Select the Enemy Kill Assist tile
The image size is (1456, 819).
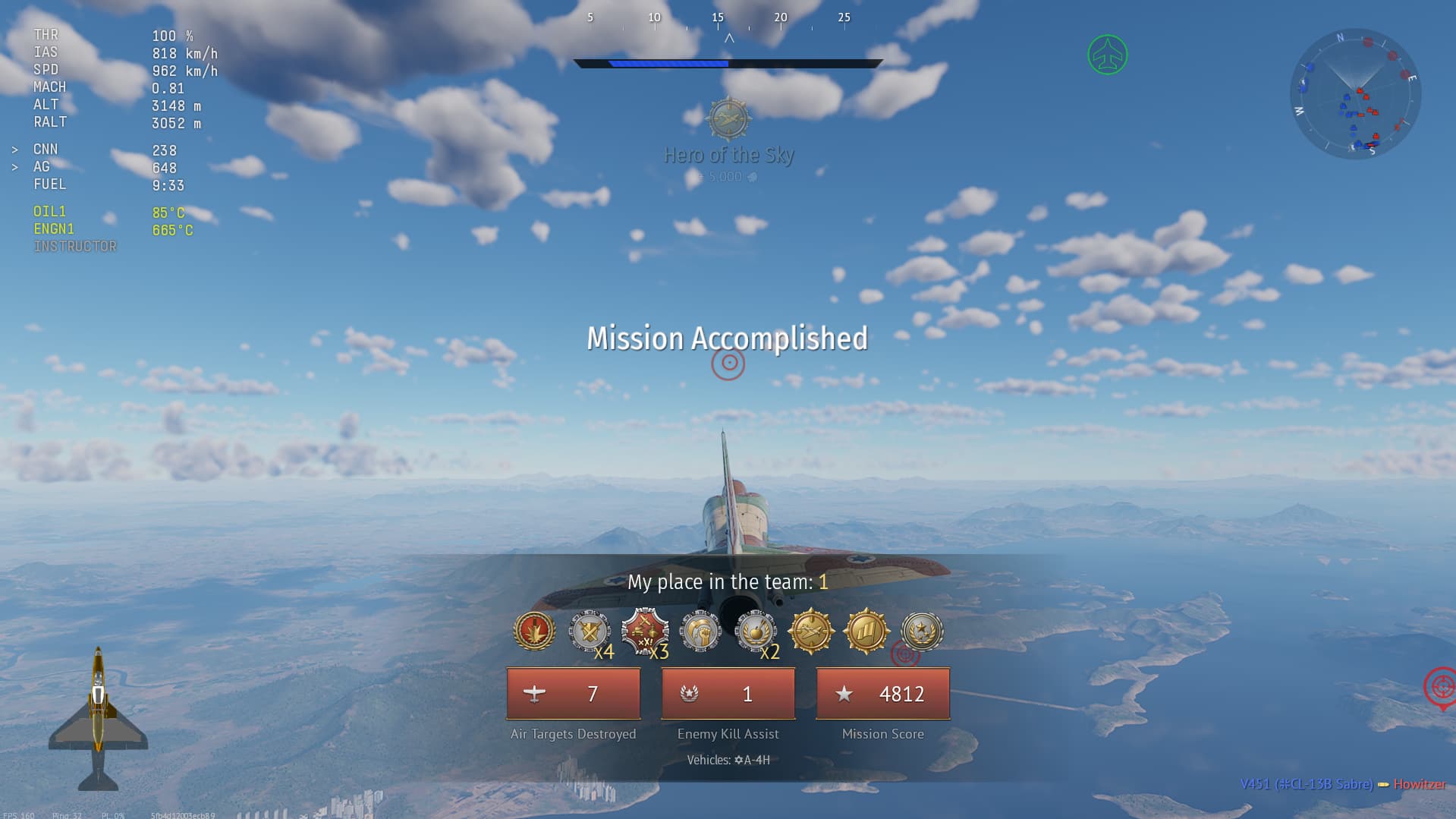(728, 694)
